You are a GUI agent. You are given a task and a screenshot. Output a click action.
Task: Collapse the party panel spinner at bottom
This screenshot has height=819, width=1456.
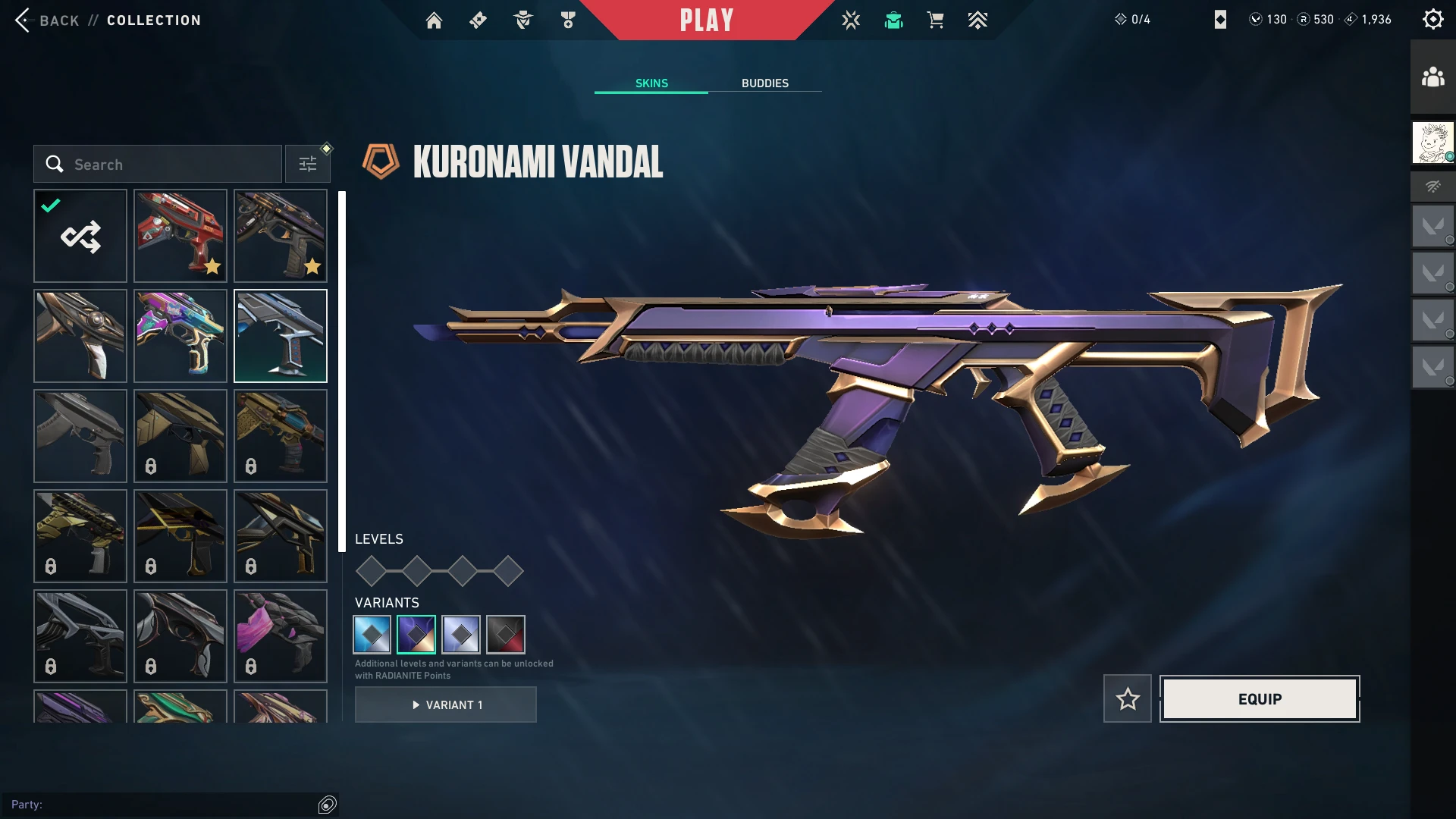[328, 805]
